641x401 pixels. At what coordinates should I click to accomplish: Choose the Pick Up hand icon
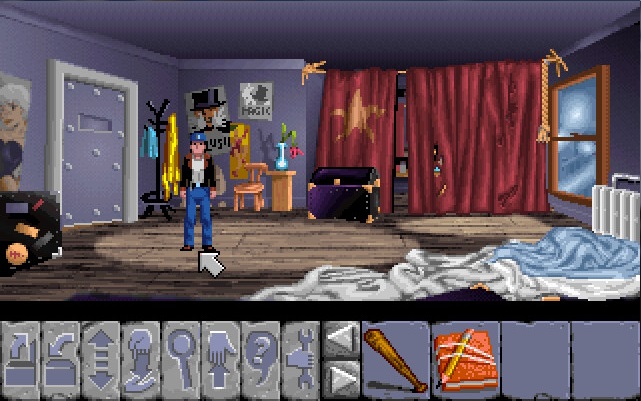coord(222,358)
